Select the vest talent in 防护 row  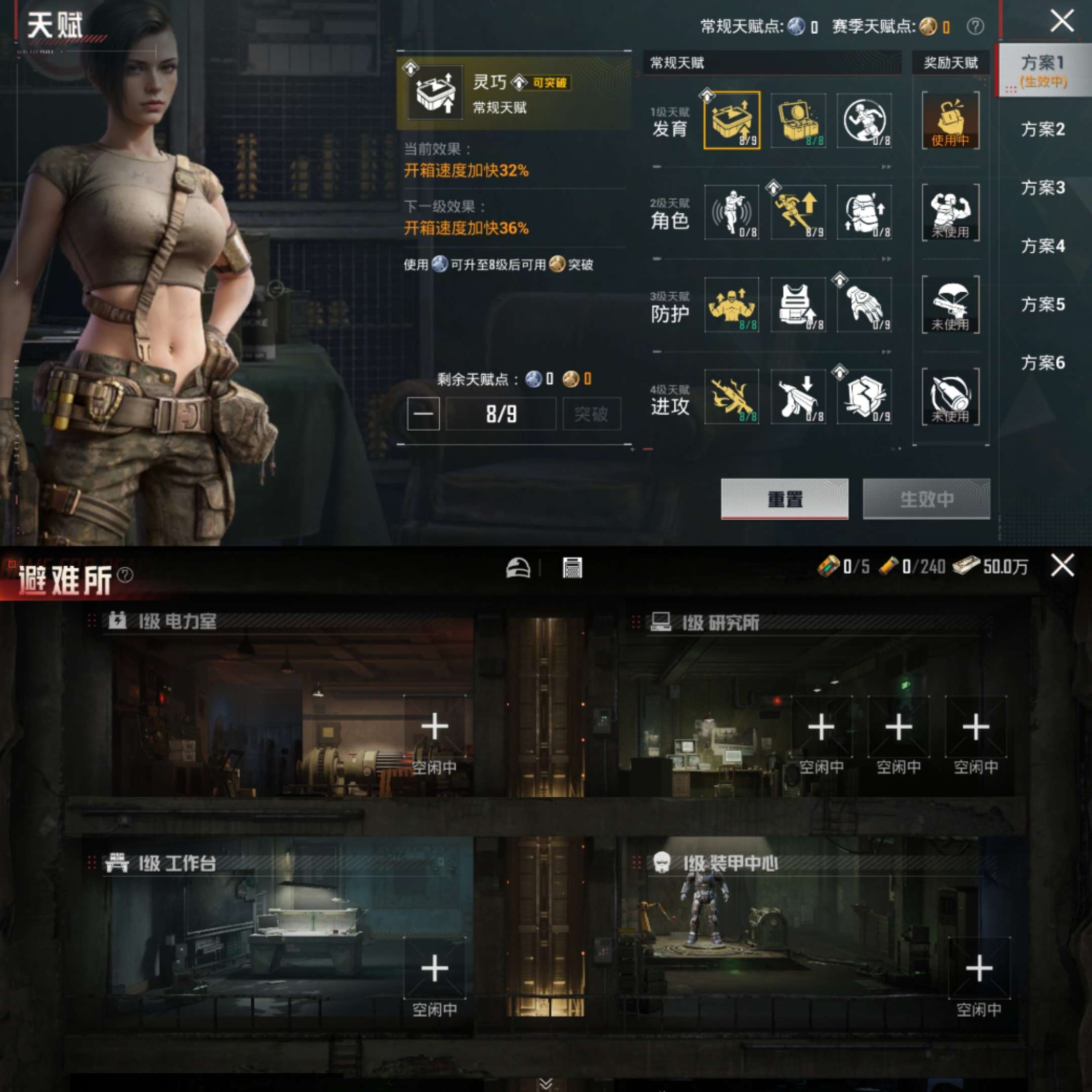(798, 305)
